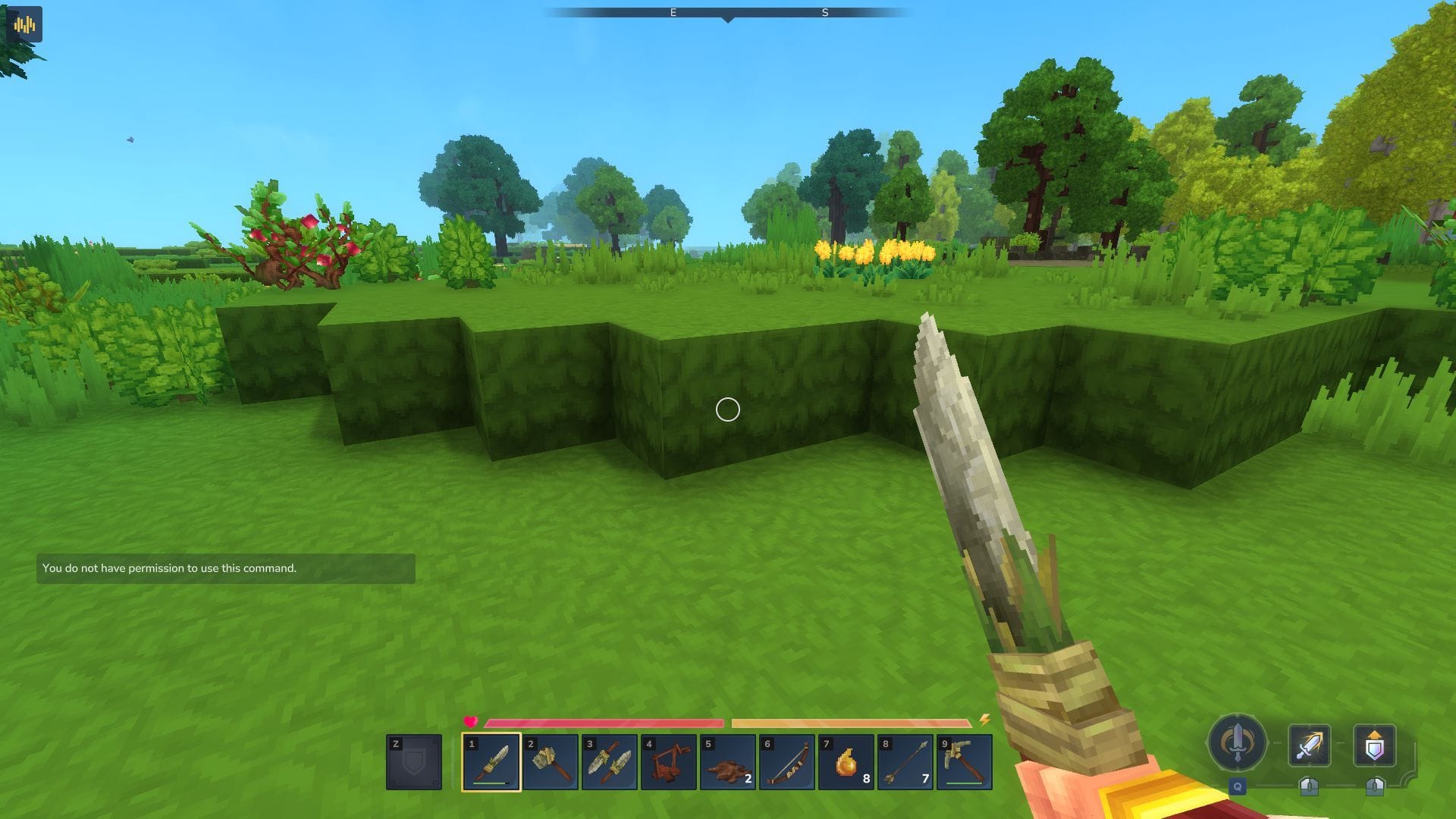Select the wooden trap item in slot 4
1456x819 pixels.
(x=667, y=762)
